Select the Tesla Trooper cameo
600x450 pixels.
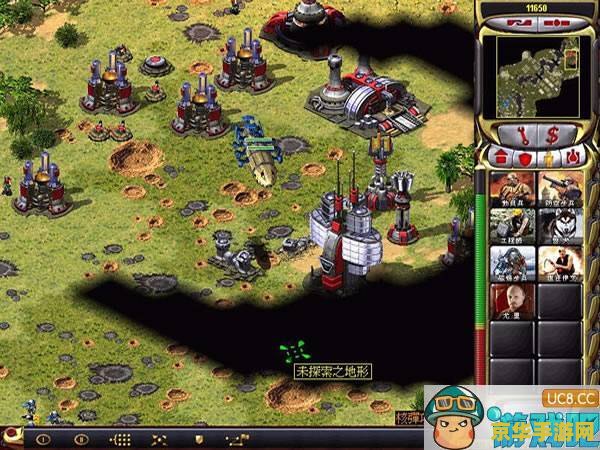[511, 263]
